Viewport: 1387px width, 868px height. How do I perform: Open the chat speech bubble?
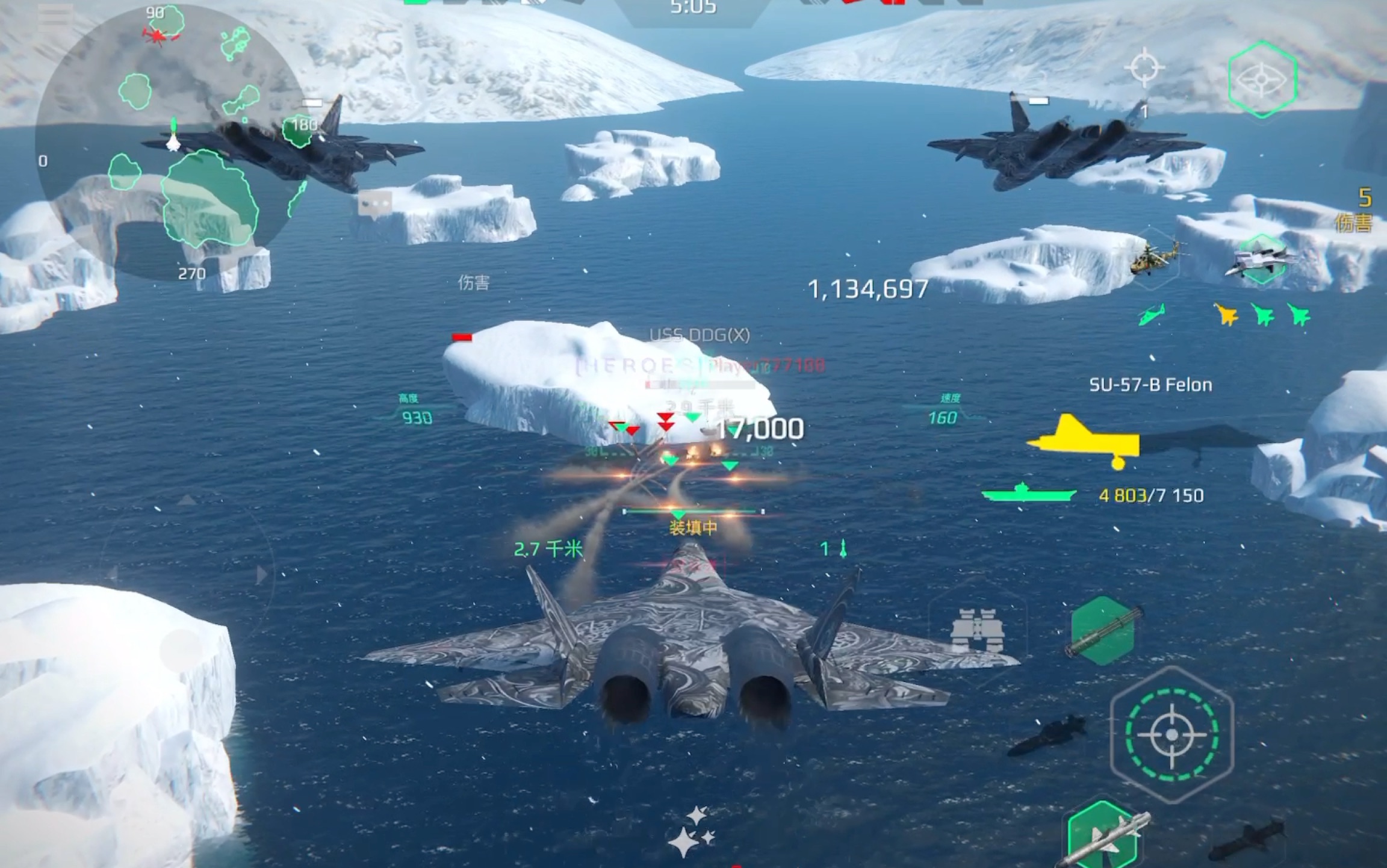pos(375,205)
